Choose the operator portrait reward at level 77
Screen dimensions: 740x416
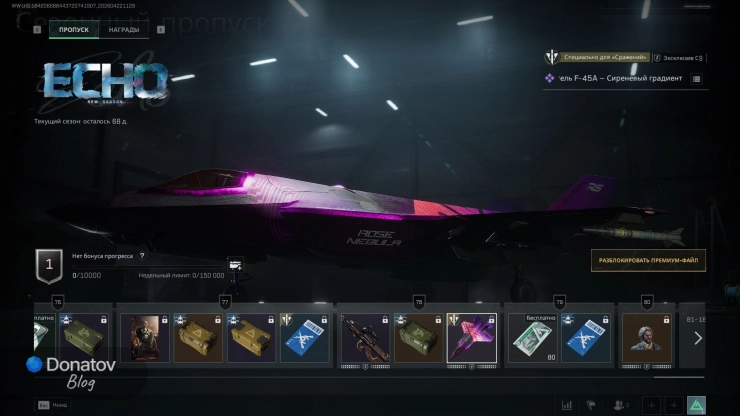[144, 338]
